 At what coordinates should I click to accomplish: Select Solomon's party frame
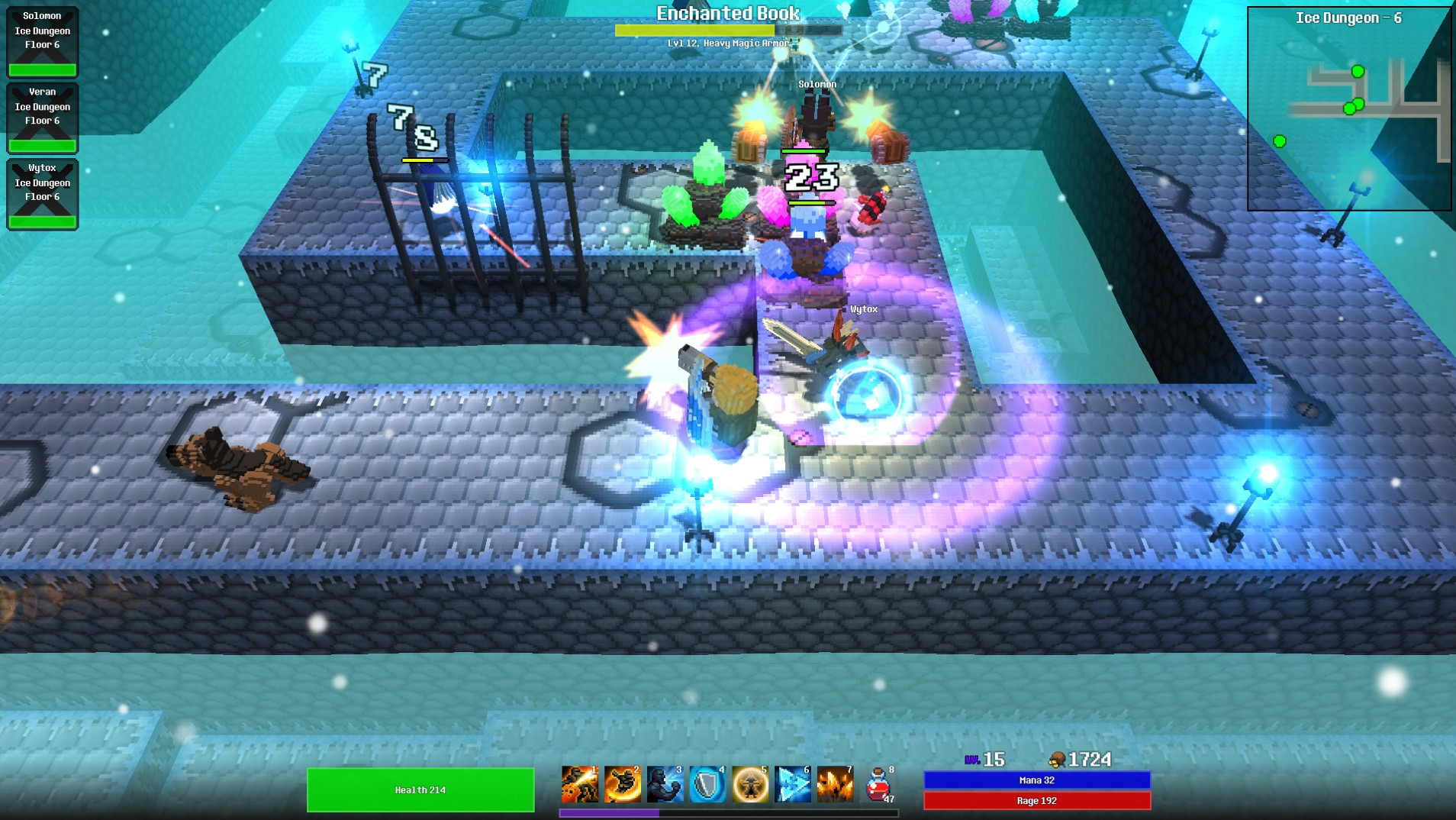(x=42, y=40)
